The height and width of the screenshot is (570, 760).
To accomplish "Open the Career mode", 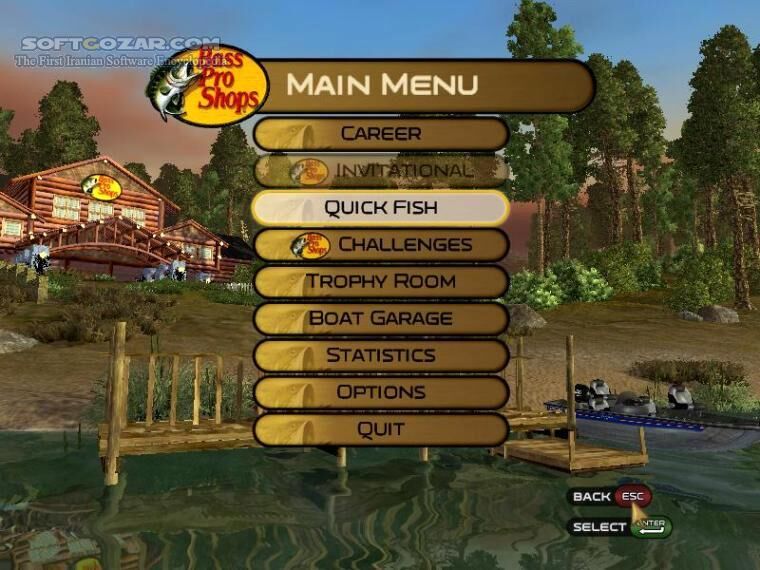I will pyautogui.click(x=381, y=133).
